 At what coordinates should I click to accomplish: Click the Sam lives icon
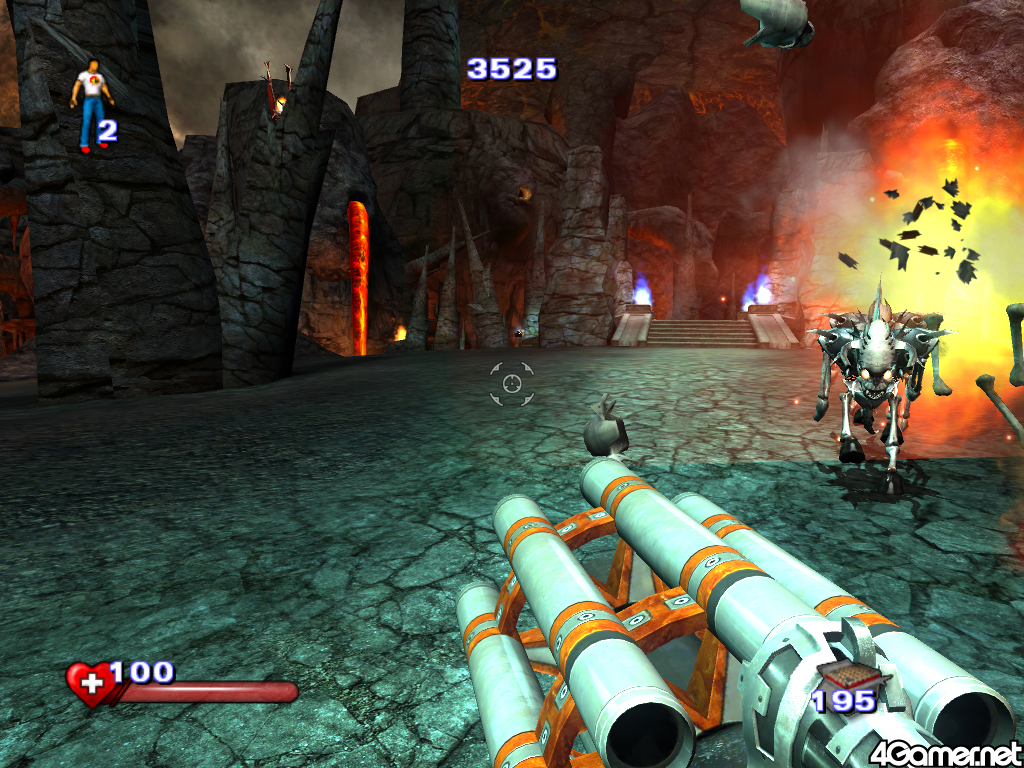(91, 104)
